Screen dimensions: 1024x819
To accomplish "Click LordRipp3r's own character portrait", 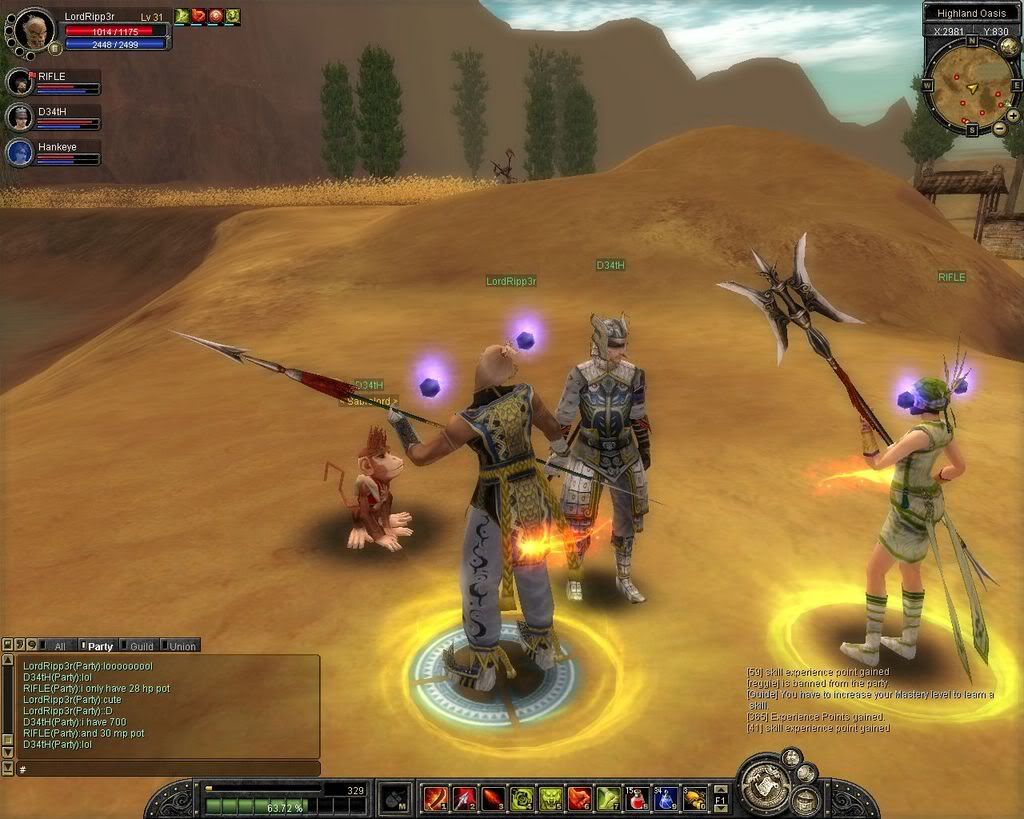I will click(35, 29).
